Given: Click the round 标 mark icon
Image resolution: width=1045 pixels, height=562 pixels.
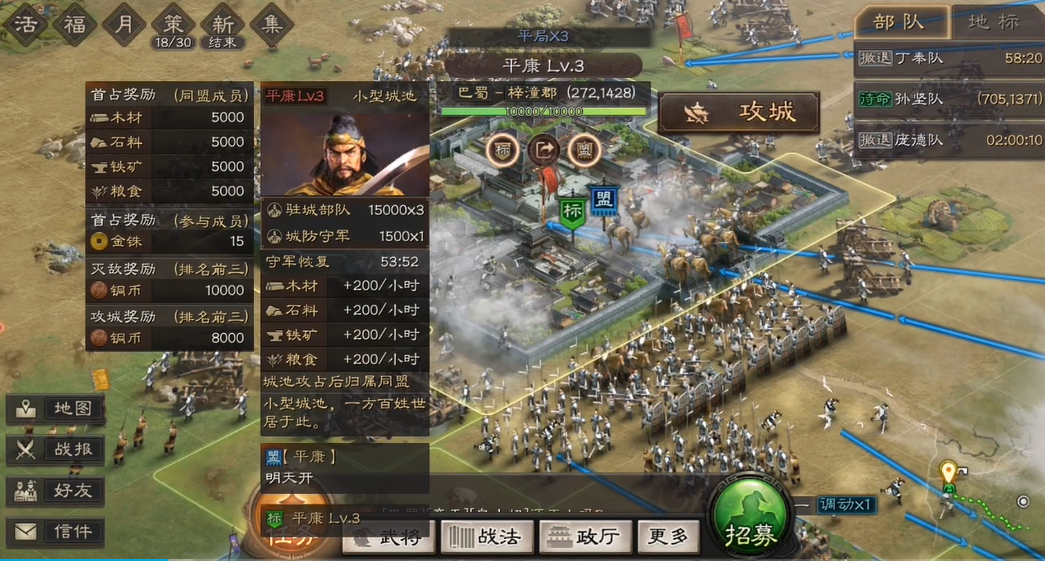Looking at the screenshot, I should click(x=503, y=150).
